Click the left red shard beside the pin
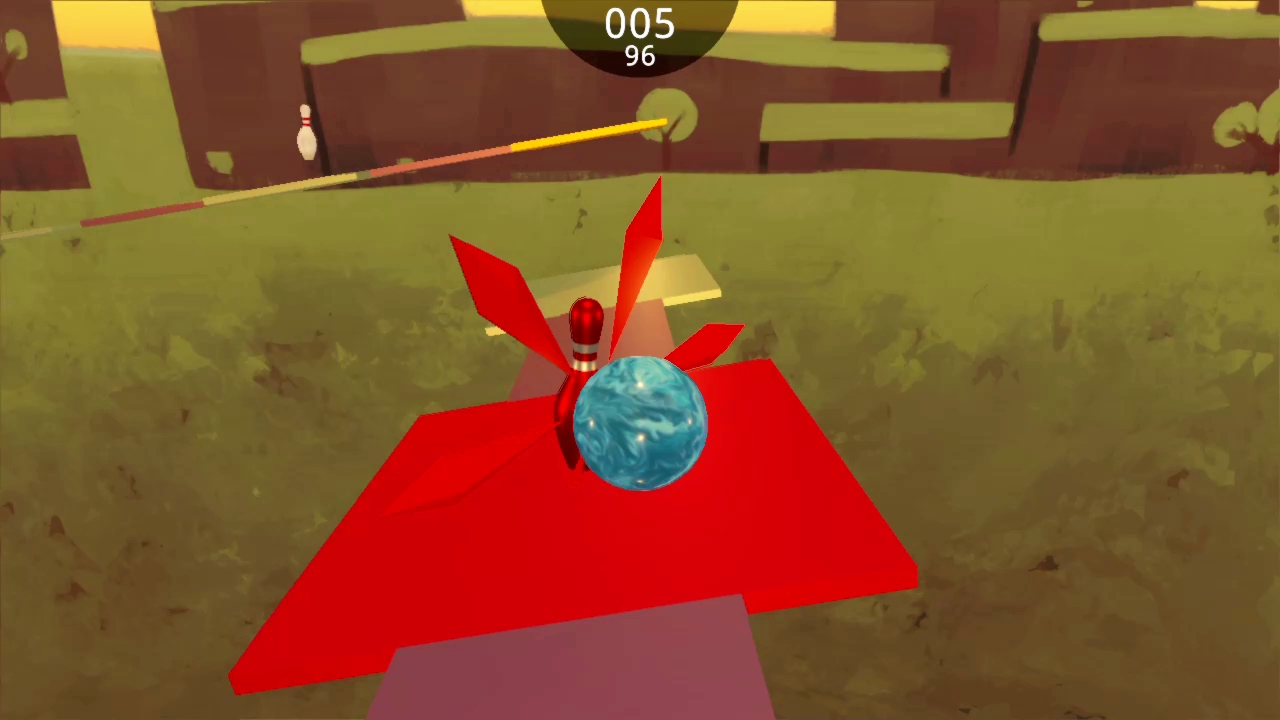 coord(490,280)
